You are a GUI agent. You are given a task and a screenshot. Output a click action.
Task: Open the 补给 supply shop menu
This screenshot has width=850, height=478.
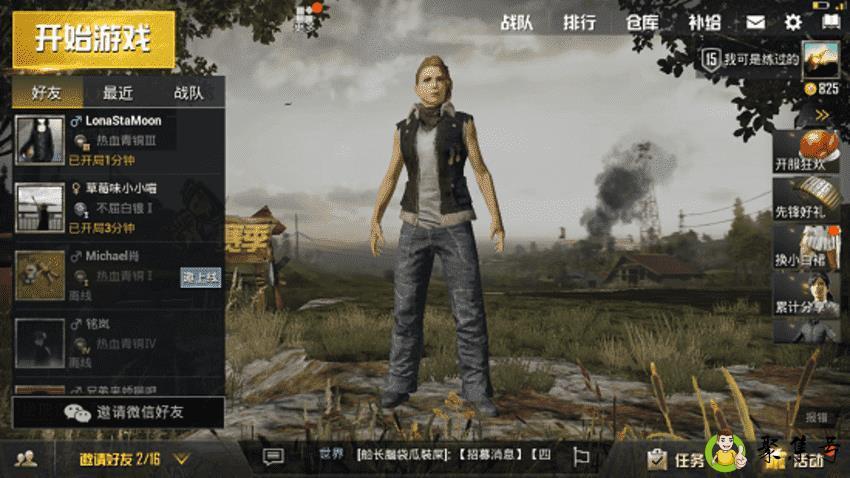pyautogui.click(x=704, y=22)
